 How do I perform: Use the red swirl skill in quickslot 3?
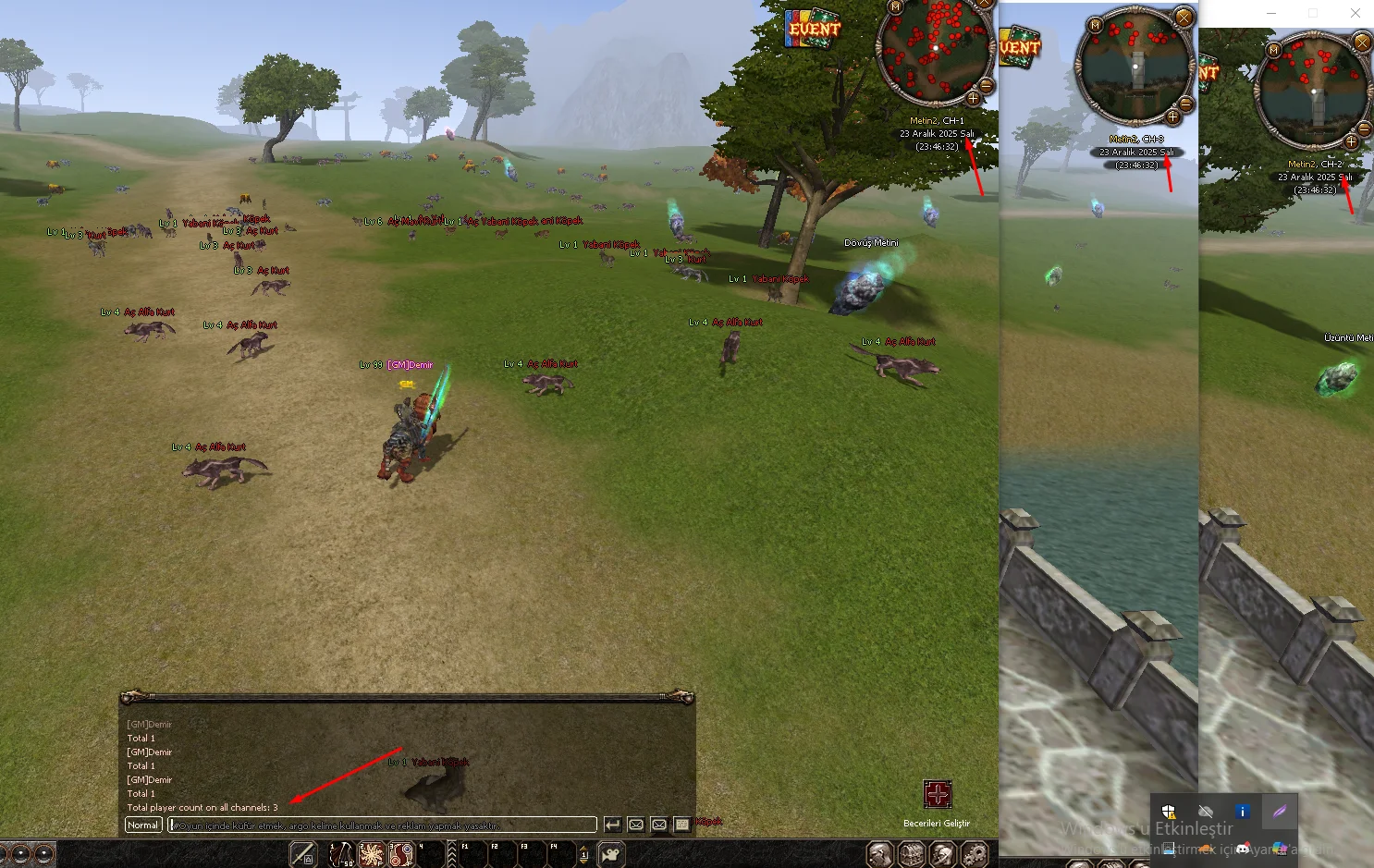(x=401, y=854)
